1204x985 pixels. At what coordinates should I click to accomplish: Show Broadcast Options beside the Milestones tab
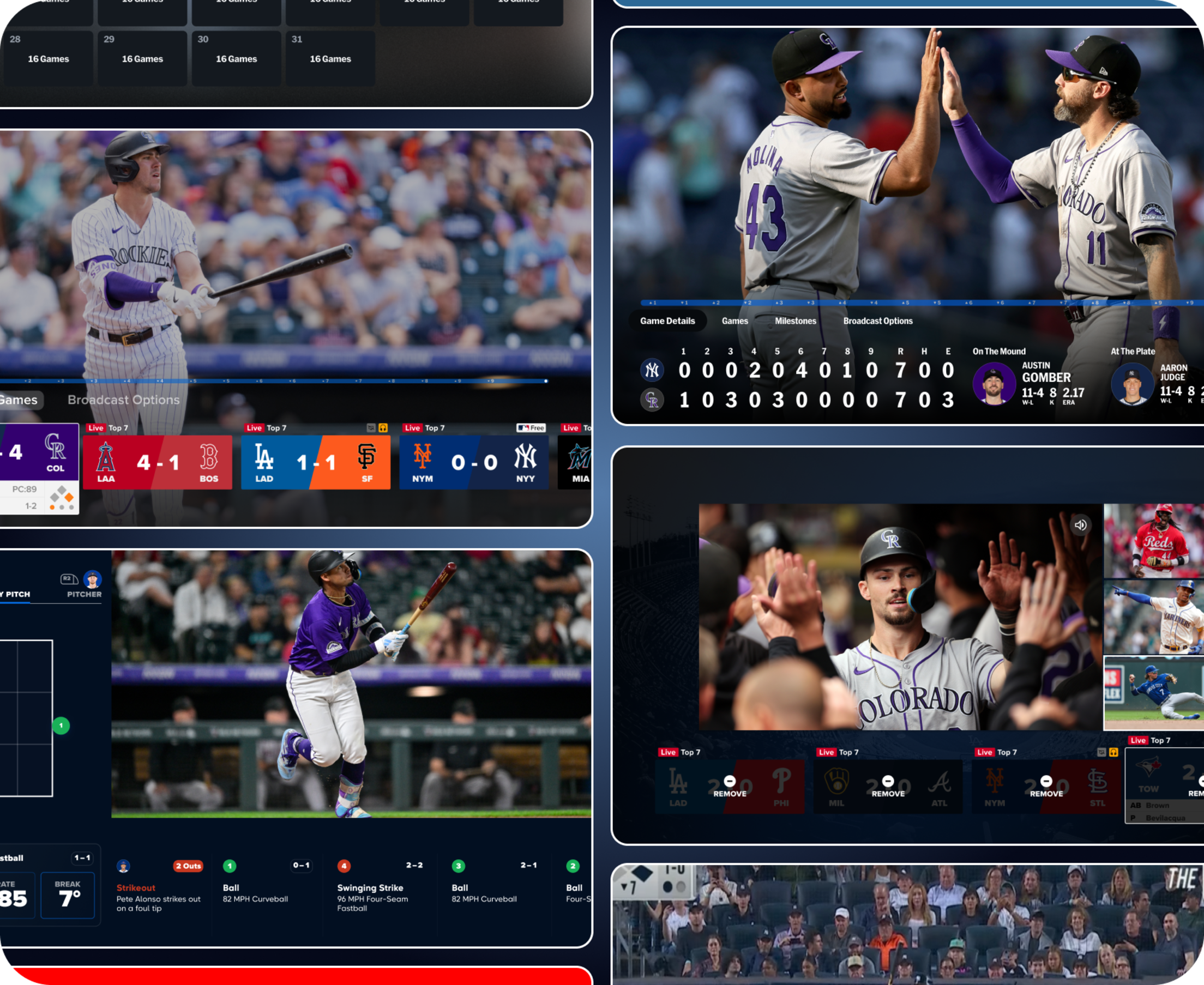click(877, 321)
